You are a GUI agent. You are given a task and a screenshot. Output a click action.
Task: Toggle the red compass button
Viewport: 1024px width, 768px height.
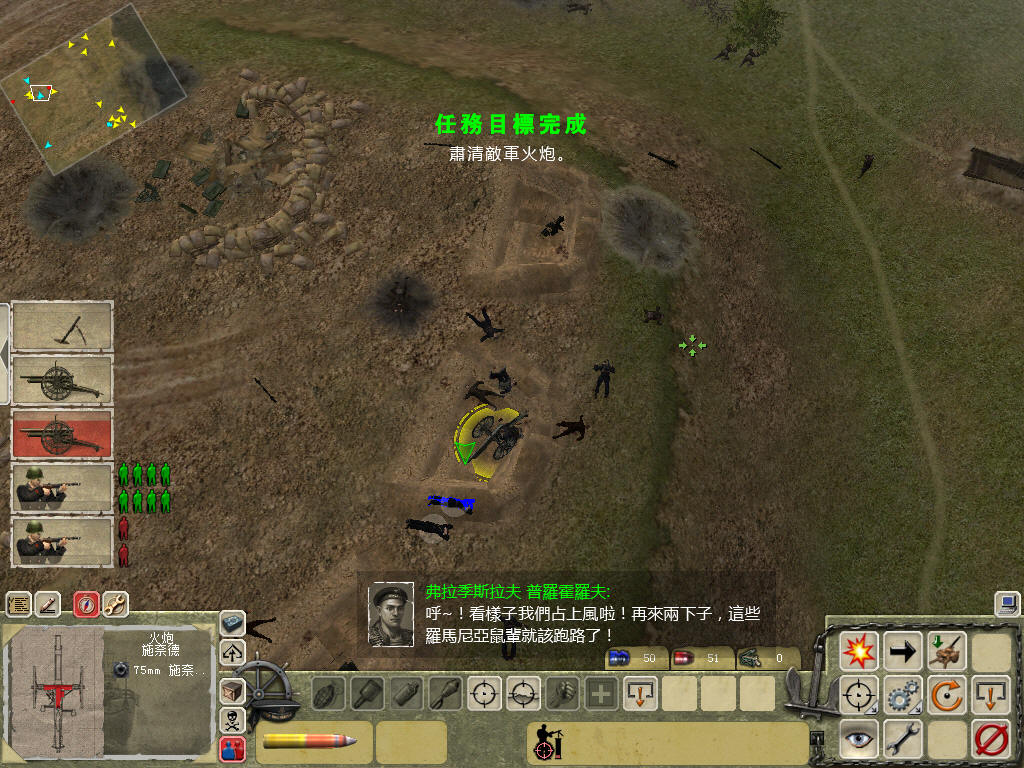[87, 604]
